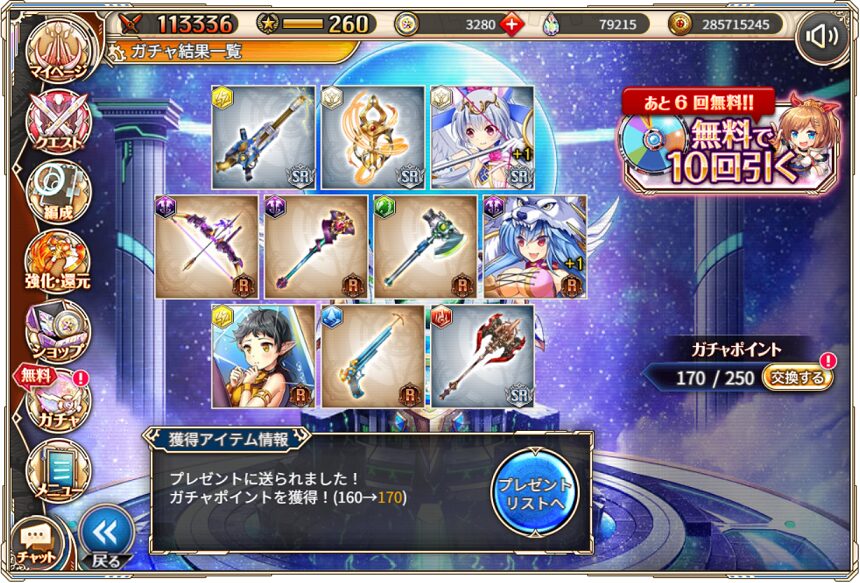
Task: Choose the green axe R weapon
Action: [x=426, y=246]
